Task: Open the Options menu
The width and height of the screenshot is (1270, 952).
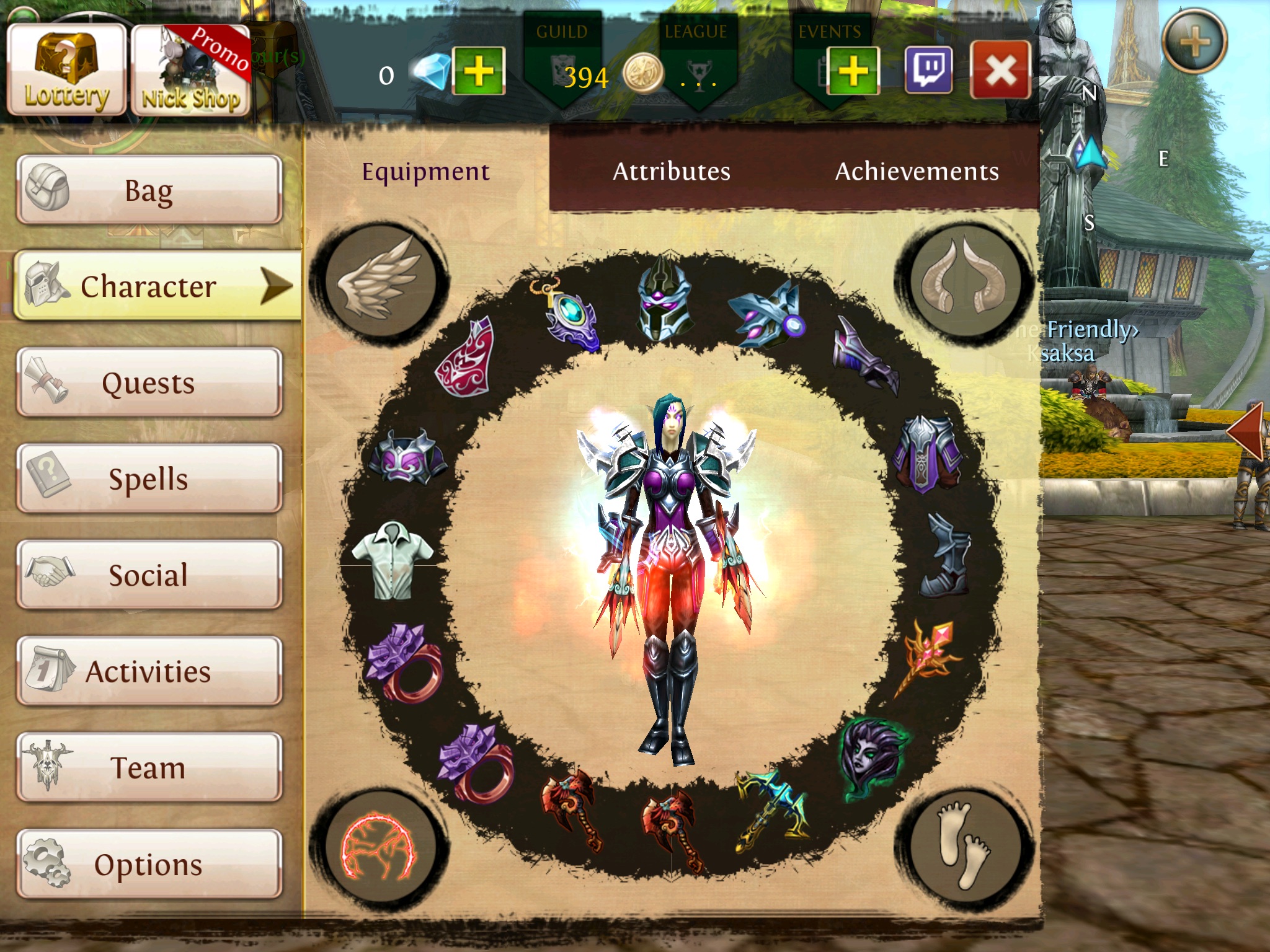Action: 149,864
